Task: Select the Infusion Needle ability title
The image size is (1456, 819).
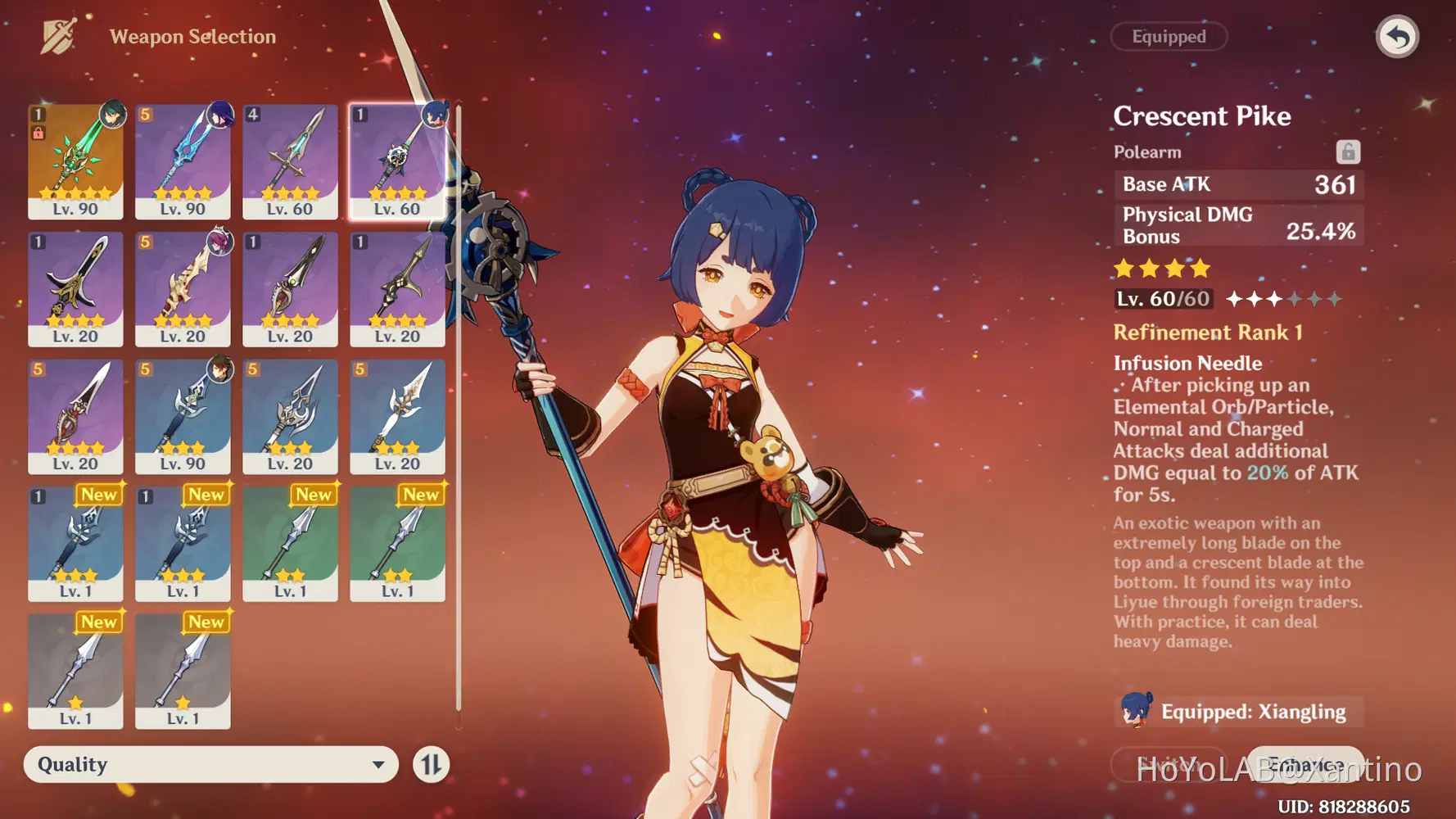Action: [1187, 363]
